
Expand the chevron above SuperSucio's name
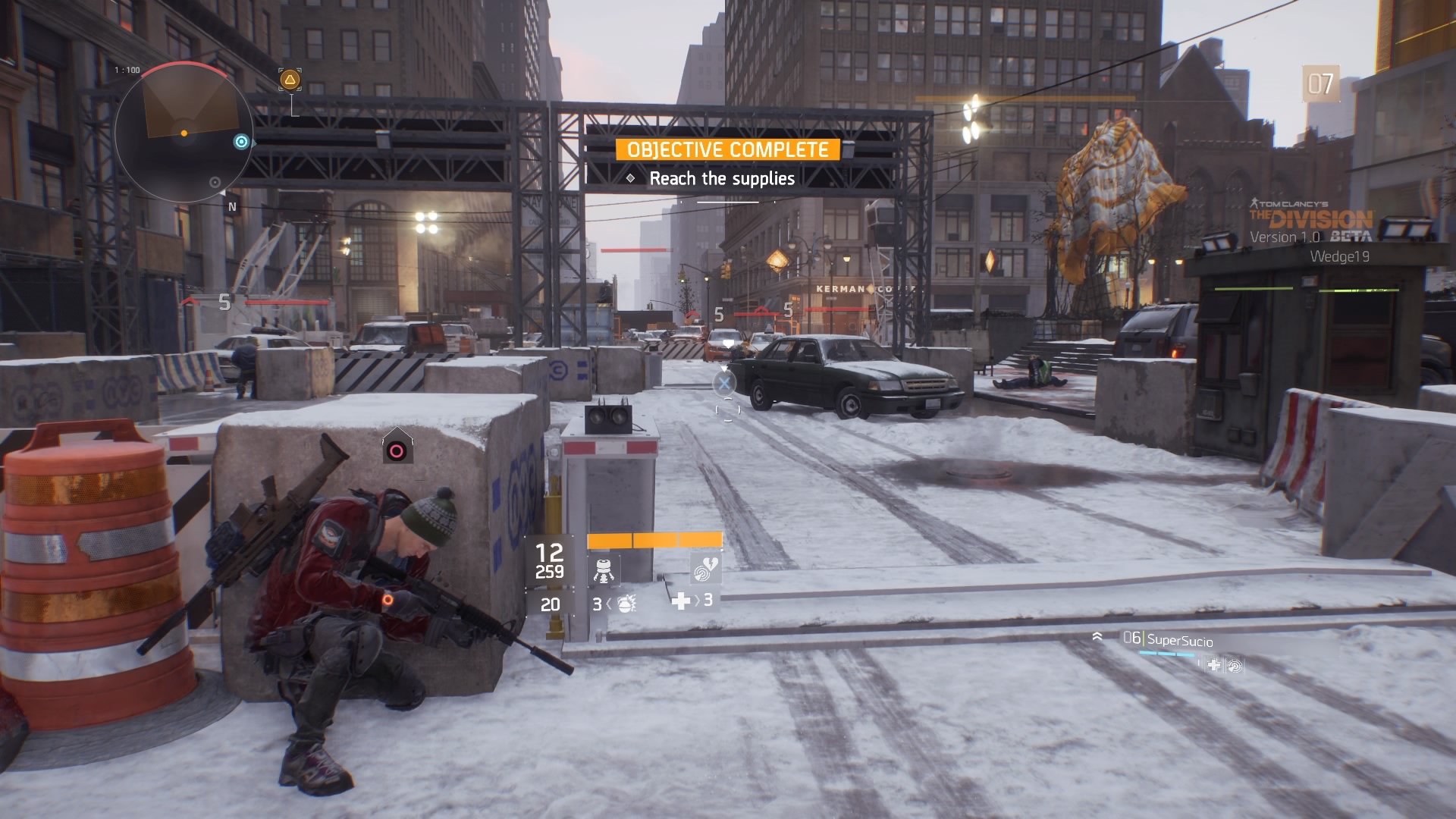click(1097, 637)
